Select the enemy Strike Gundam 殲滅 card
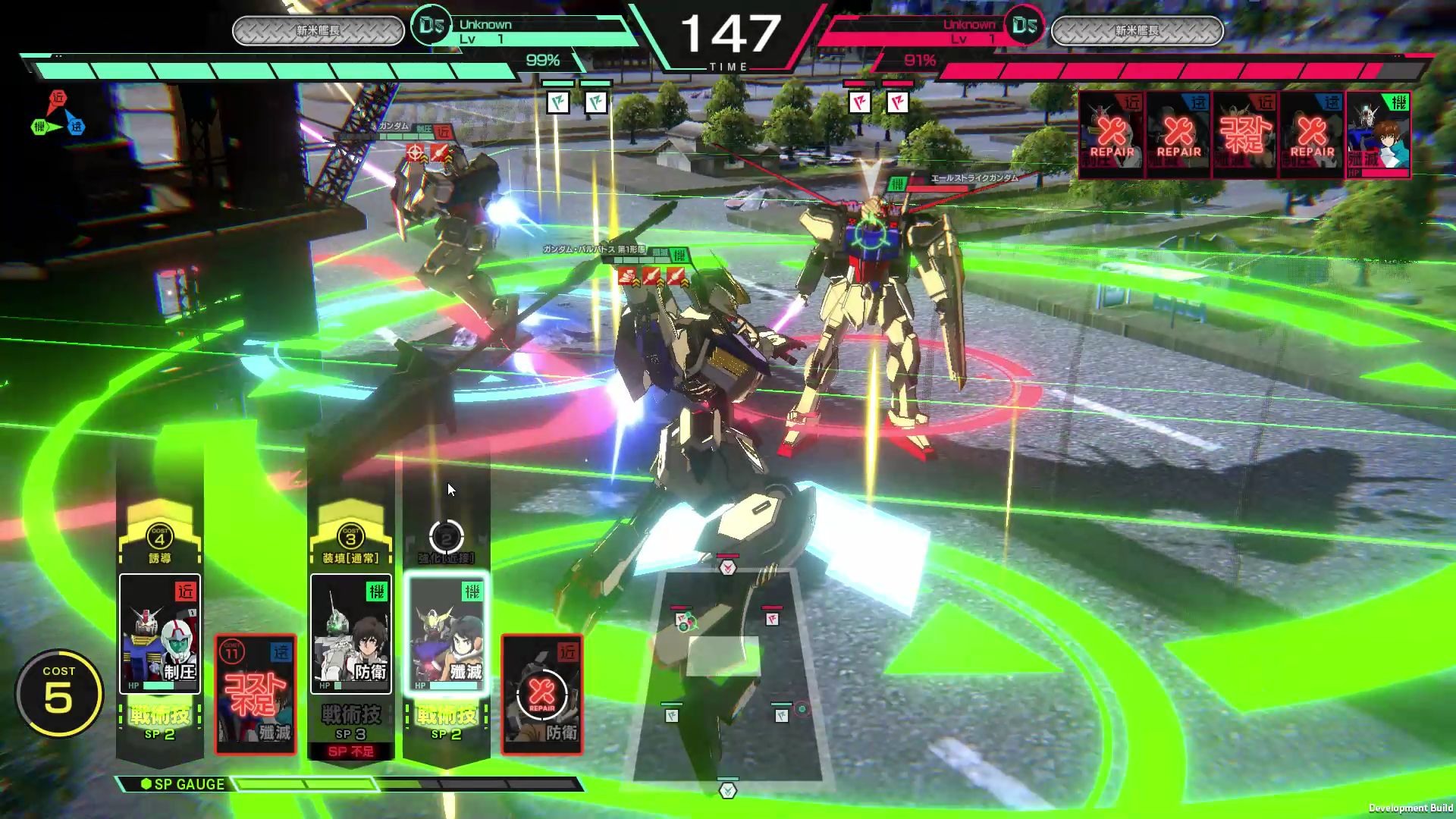 (x=1378, y=135)
